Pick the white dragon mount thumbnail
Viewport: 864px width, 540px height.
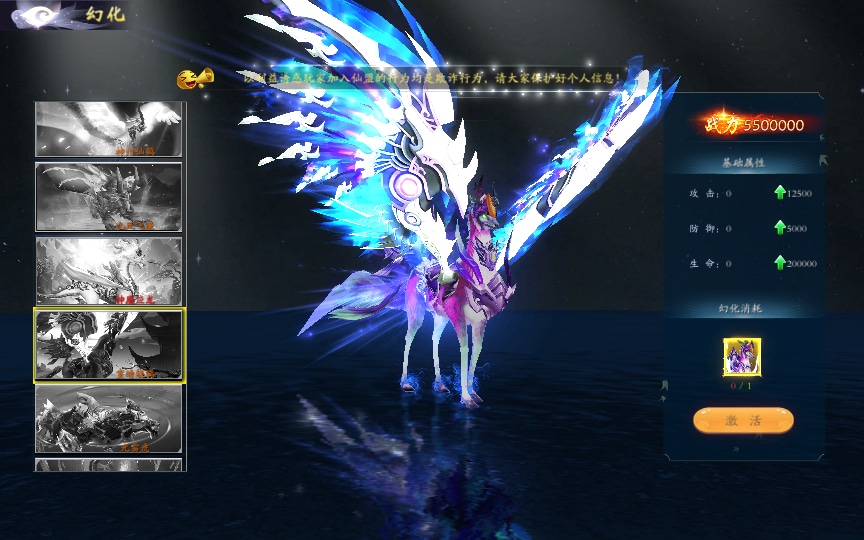coord(109,270)
